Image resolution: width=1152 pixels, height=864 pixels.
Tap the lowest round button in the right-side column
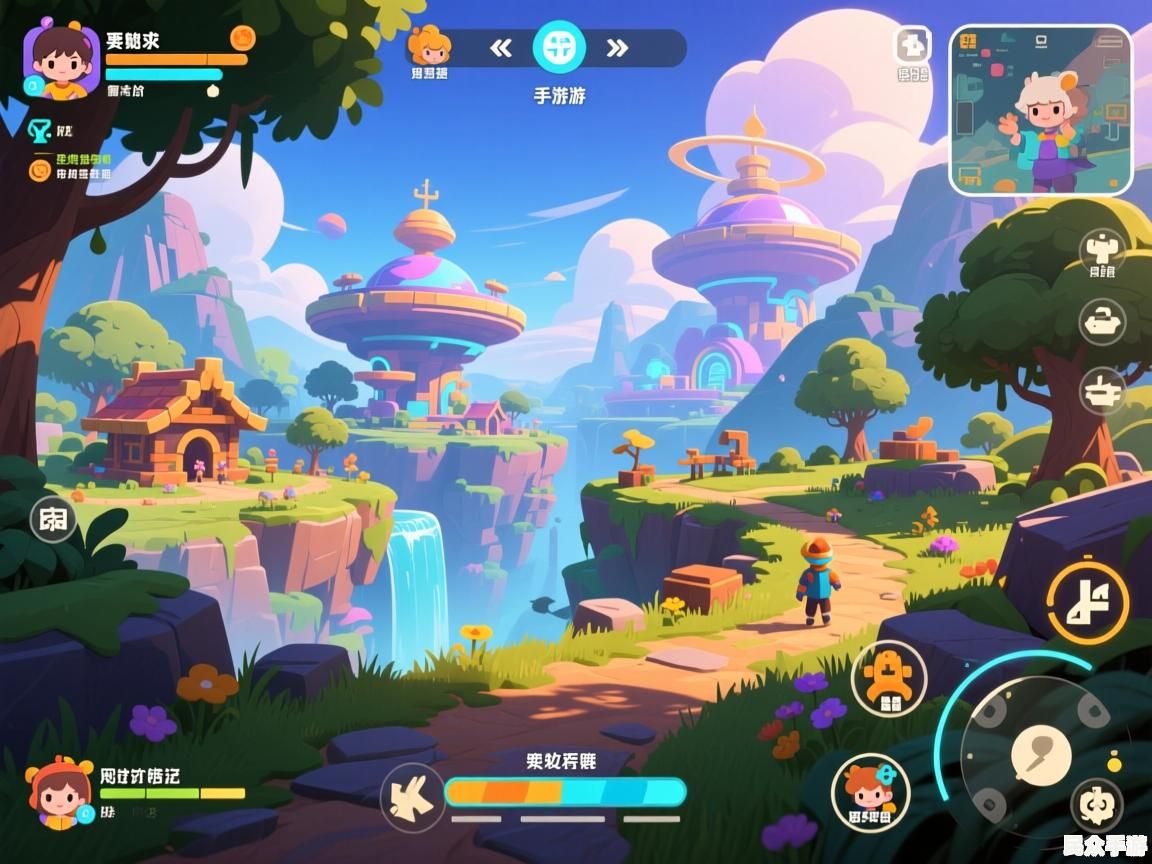point(1102,390)
